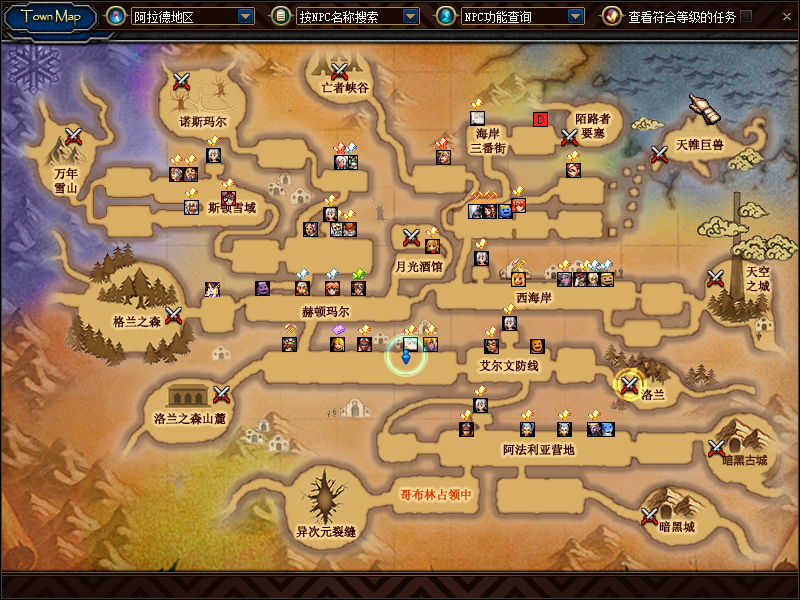Select the 天空之城 dungeon marker
This screenshot has height=600, width=800.
(x=716, y=278)
